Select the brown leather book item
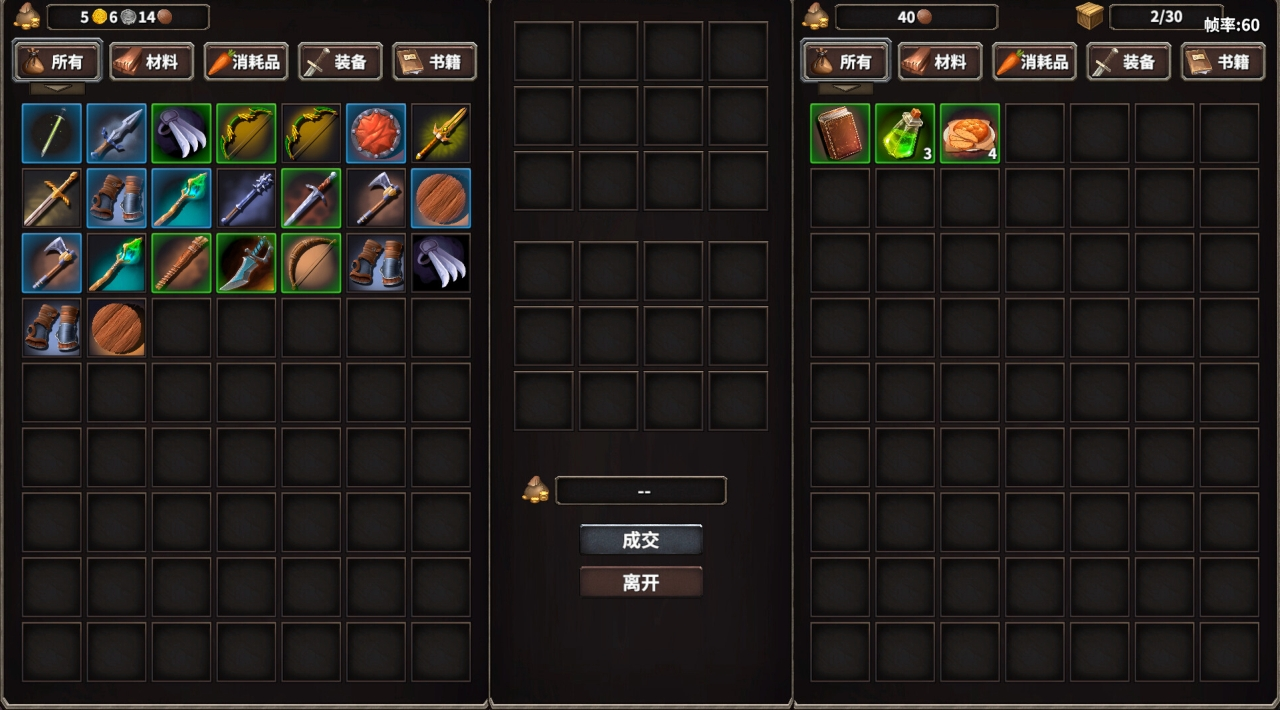This screenshot has height=710, width=1280. click(x=840, y=133)
